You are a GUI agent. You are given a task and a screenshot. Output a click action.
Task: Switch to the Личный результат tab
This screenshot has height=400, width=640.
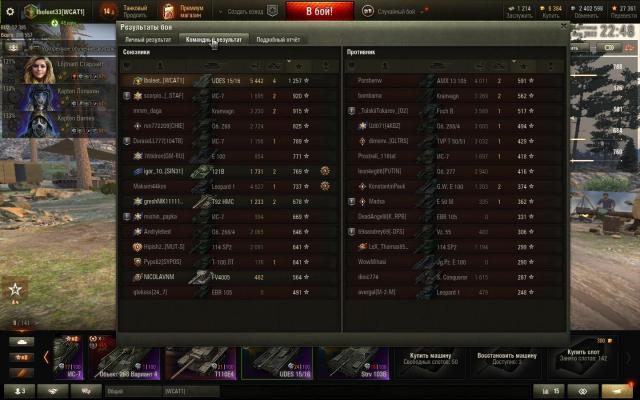coord(147,39)
